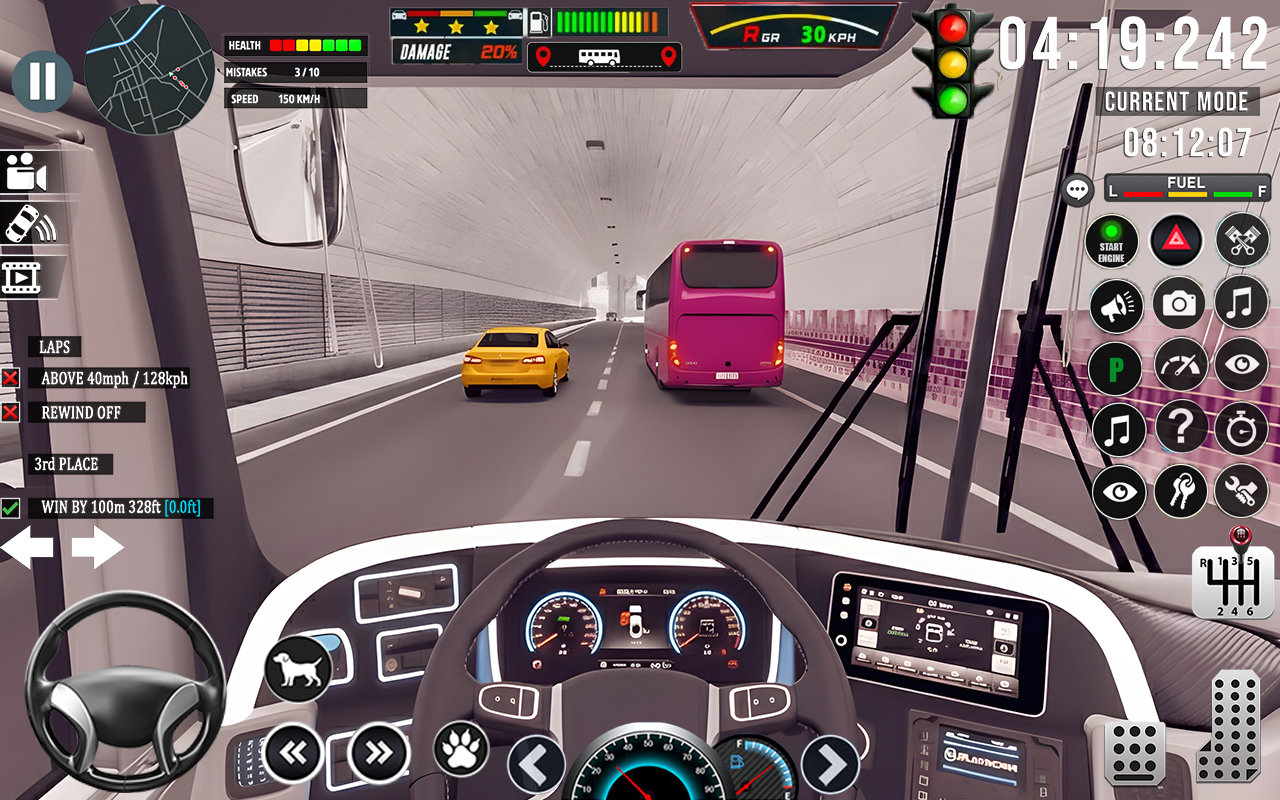
Task: Activate the hazard warning lights
Action: click(x=1177, y=241)
